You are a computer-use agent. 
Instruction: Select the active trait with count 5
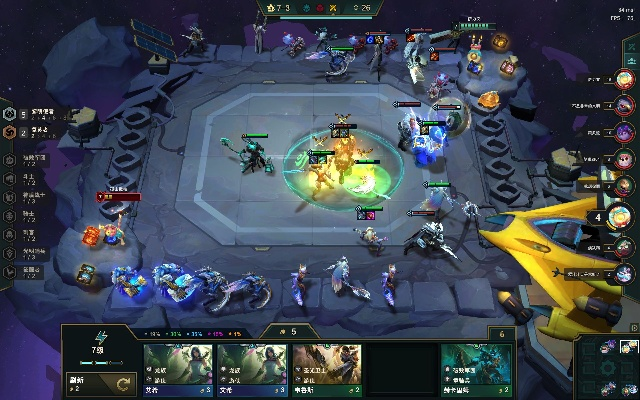[x=12, y=115]
